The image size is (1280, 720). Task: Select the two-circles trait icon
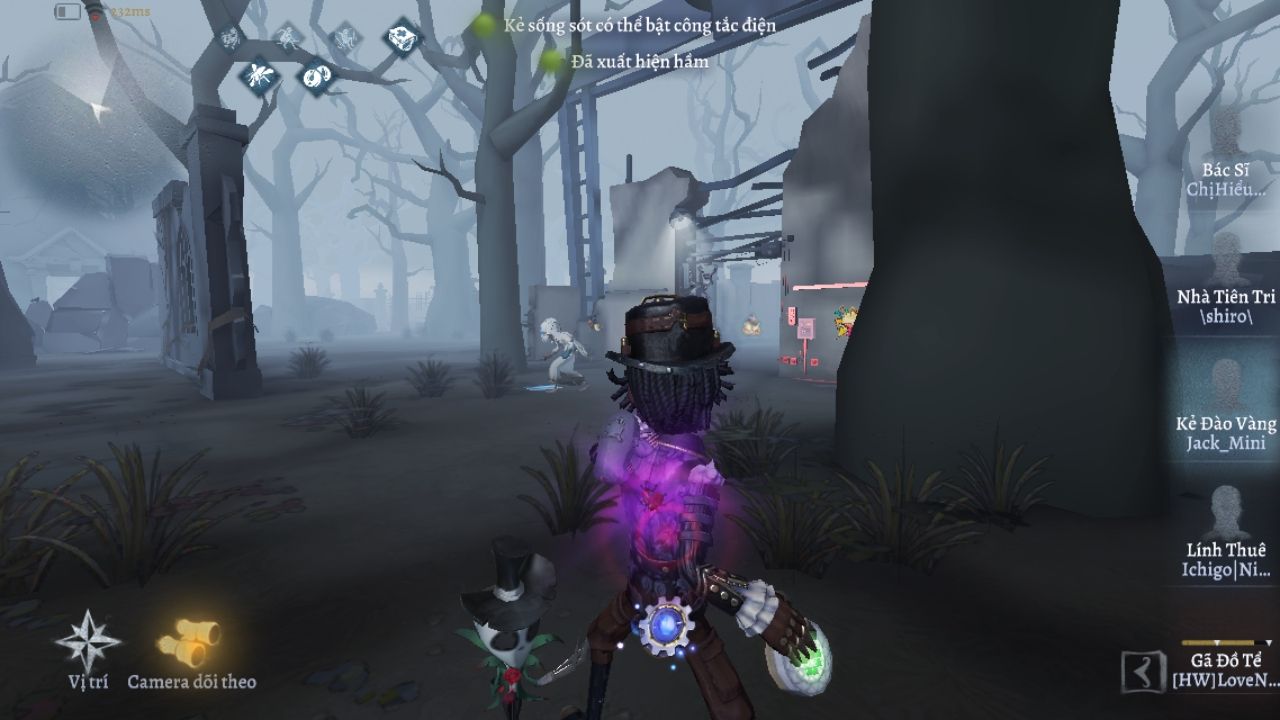[318, 76]
